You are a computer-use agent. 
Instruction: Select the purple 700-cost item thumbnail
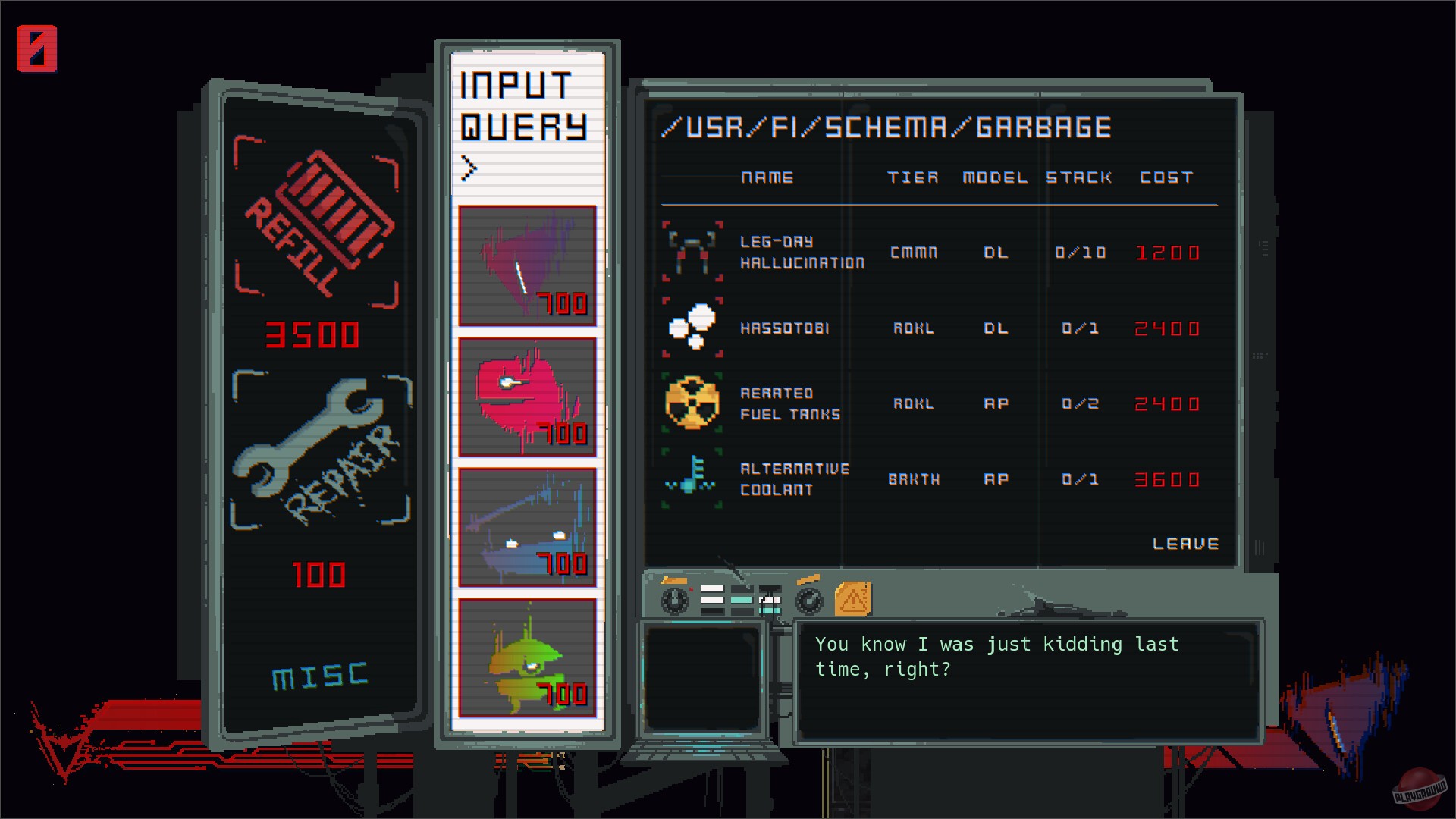coord(526,265)
